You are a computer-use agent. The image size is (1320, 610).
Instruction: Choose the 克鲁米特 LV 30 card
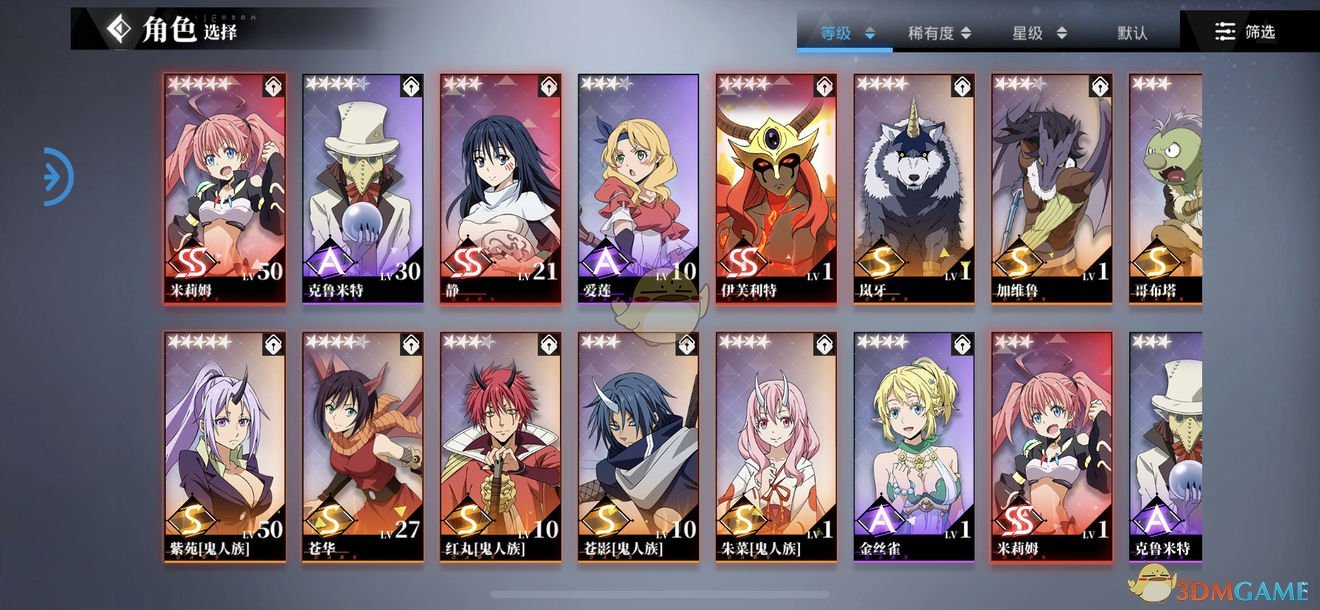[x=363, y=187]
